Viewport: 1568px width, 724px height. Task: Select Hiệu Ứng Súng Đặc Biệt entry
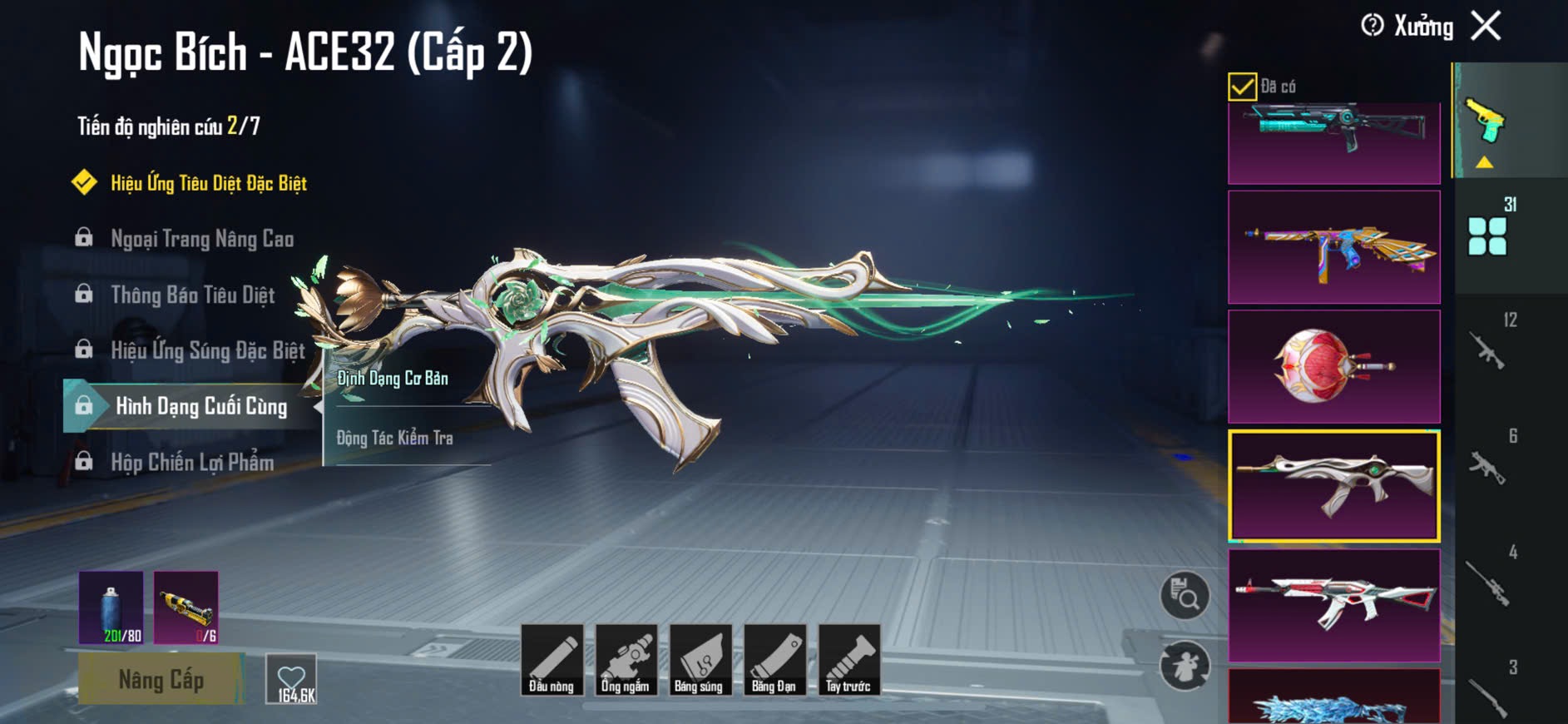[x=208, y=350]
